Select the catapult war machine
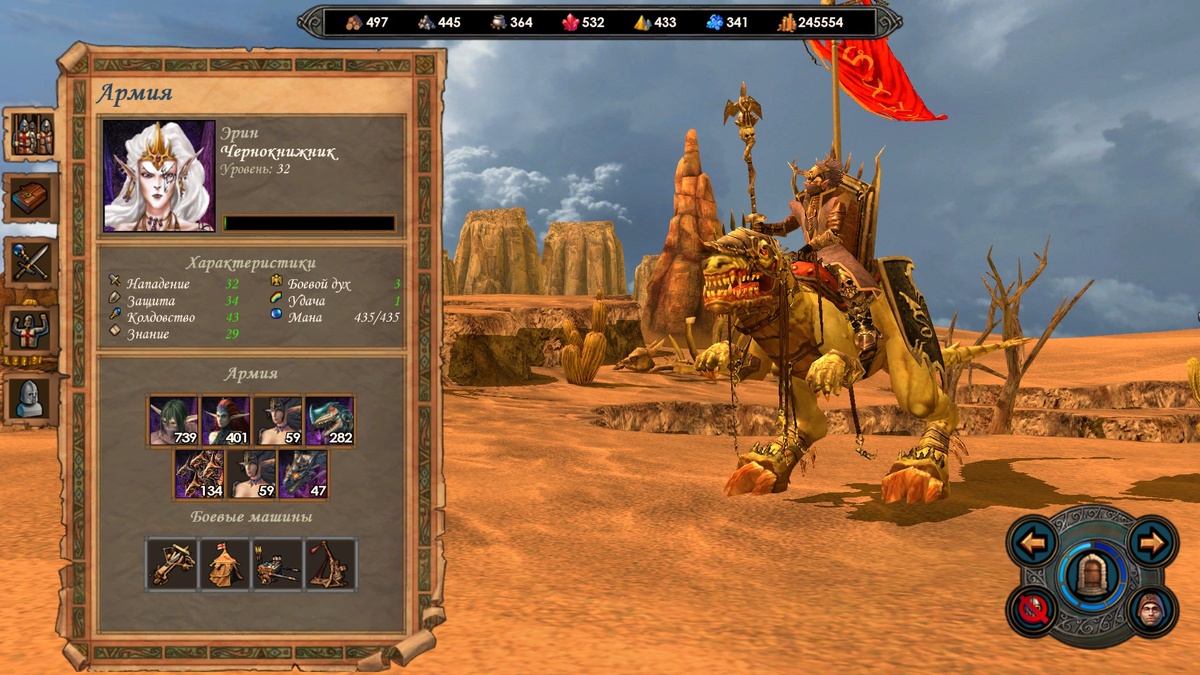This screenshot has height=675, width=1200. tap(331, 564)
